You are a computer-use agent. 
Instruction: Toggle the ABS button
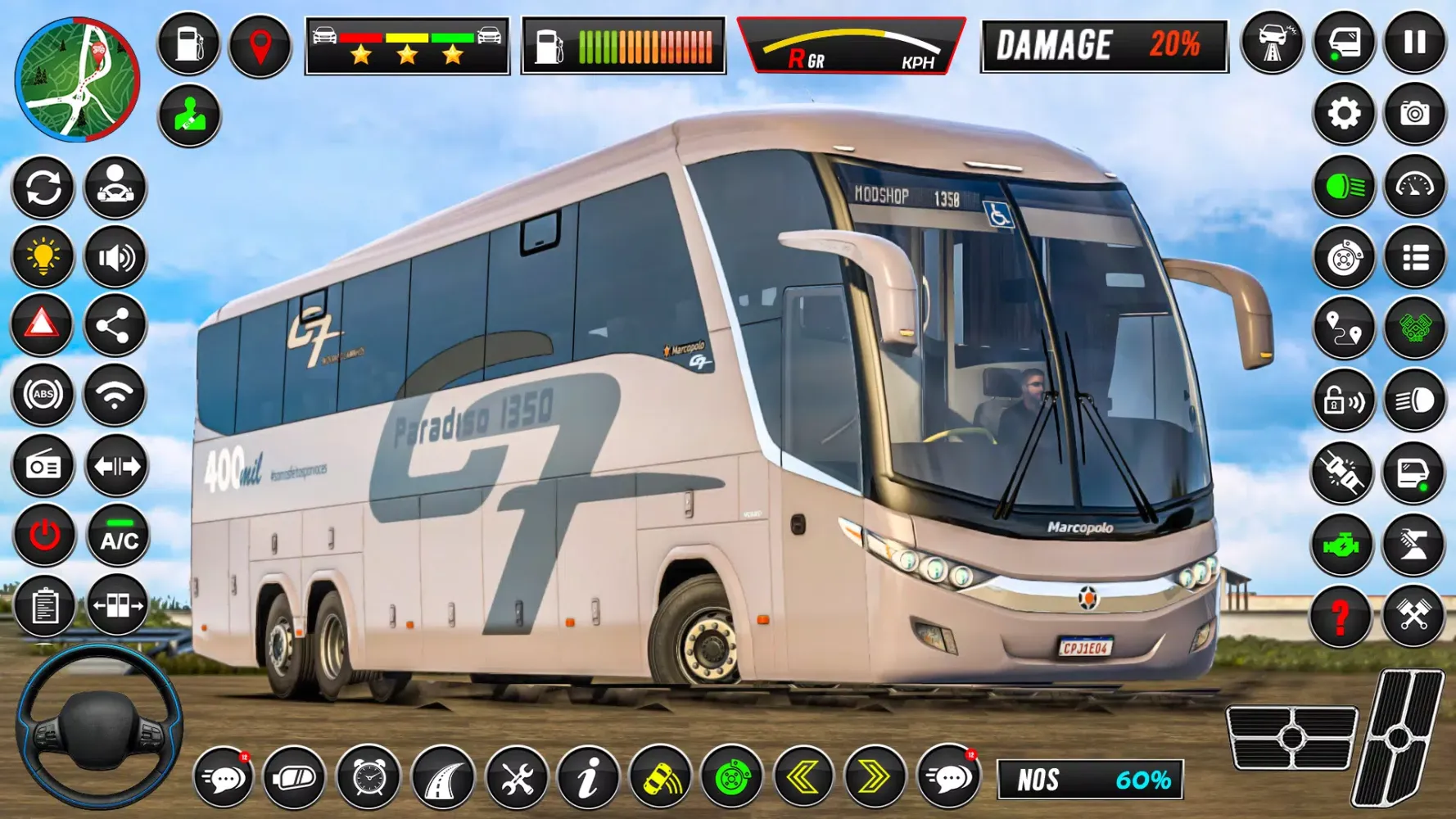43,396
